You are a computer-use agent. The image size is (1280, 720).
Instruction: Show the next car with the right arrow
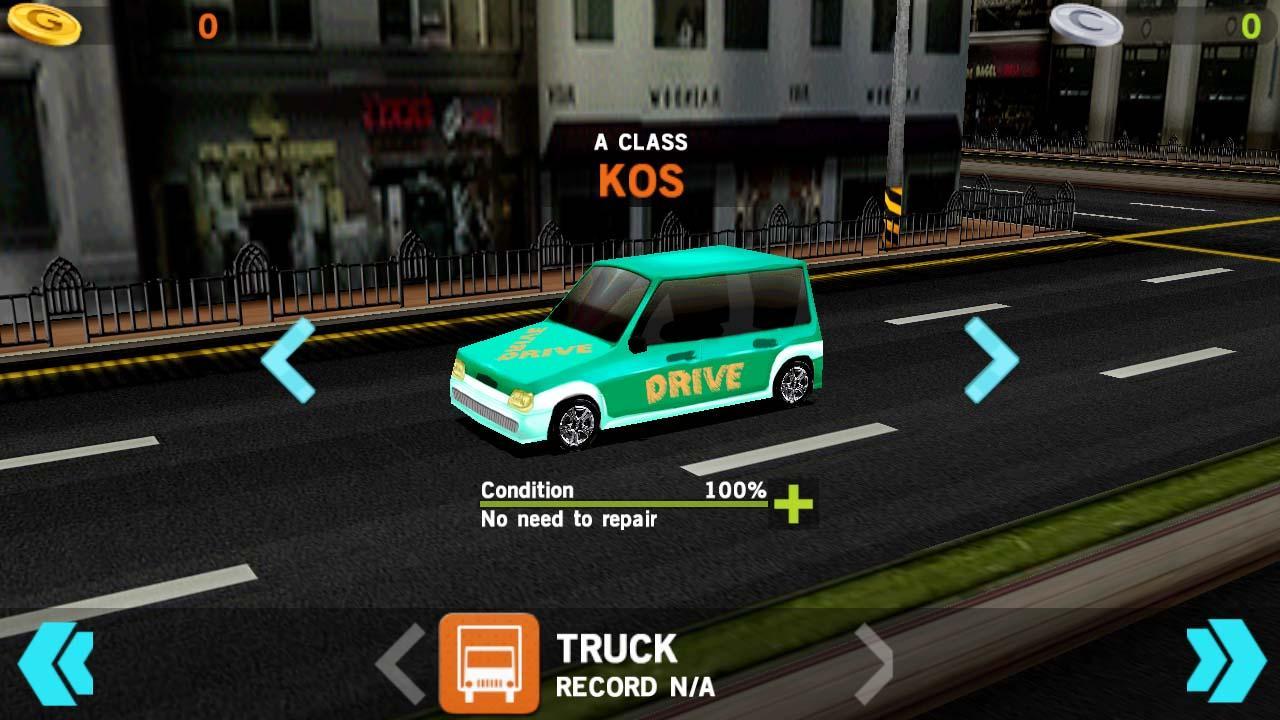click(x=991, y=360)
